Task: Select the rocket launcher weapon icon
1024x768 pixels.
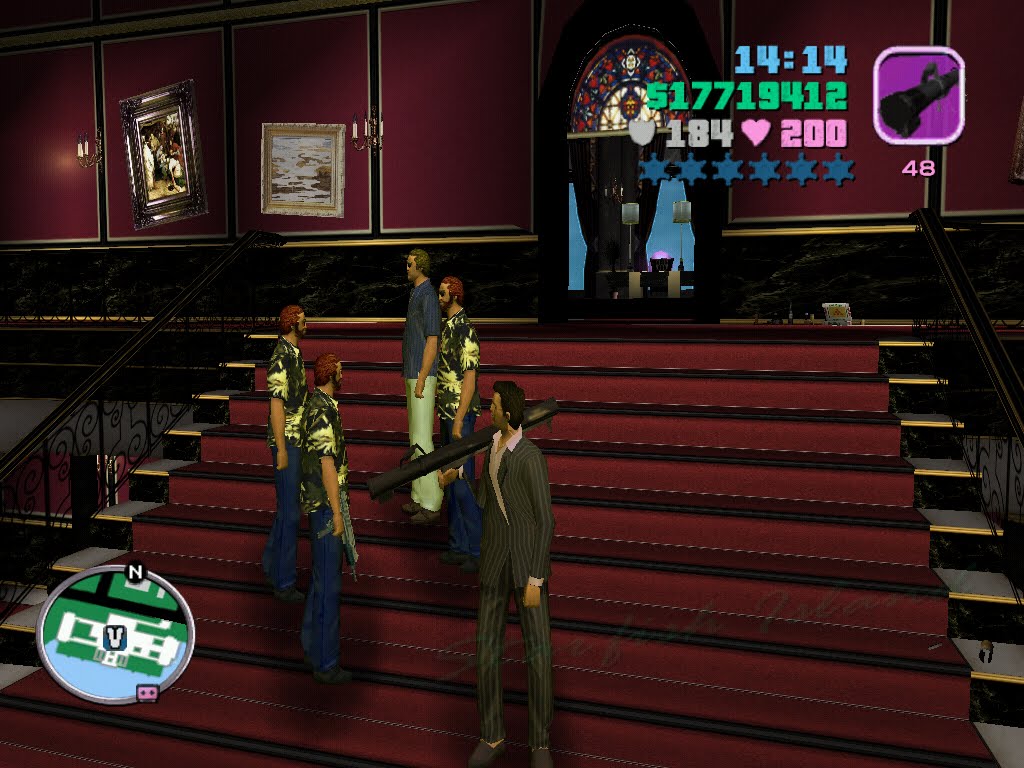Action: click(918, 95)
